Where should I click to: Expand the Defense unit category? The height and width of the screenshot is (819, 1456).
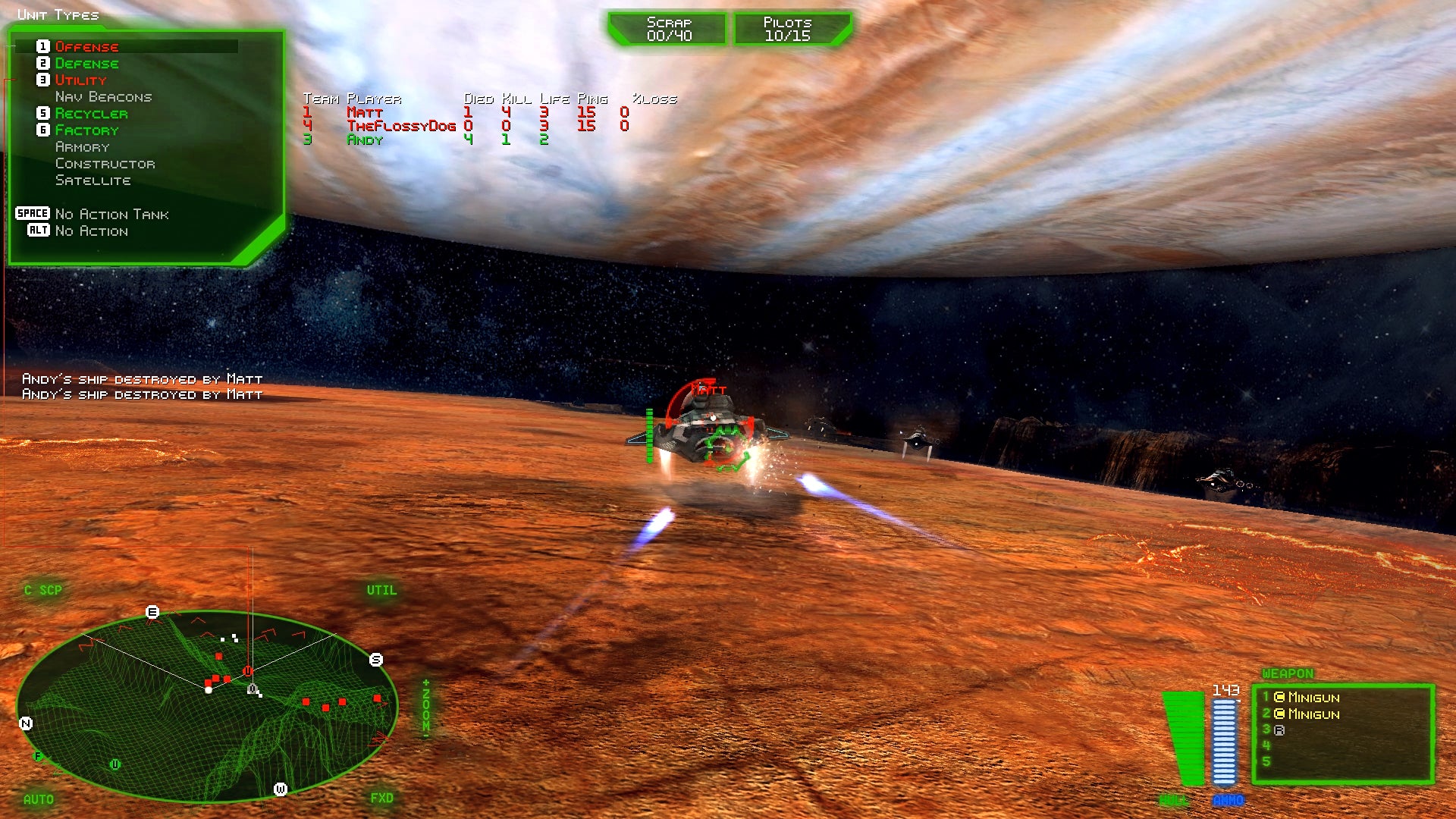click(86, 64)
